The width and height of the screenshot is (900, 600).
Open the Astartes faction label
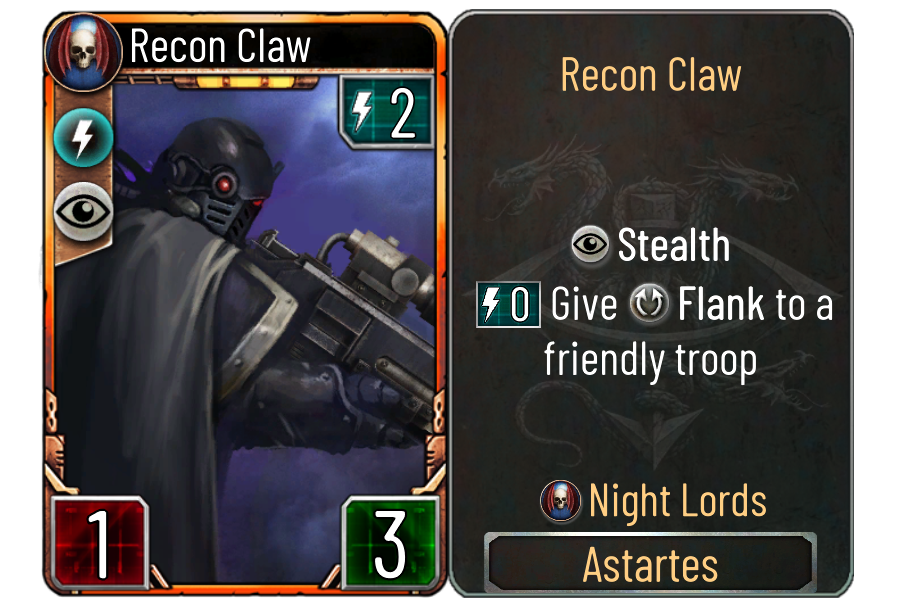(650, 565)
